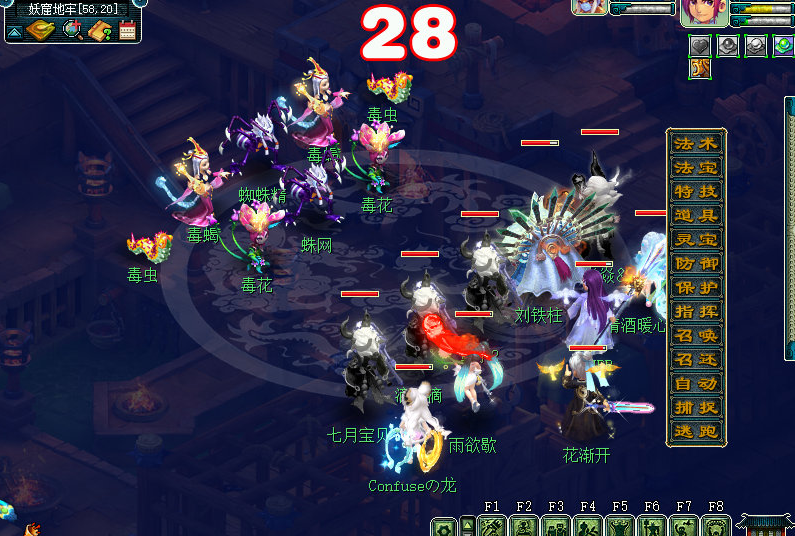Activate 自动 (Auto) battle mode
The image size is (795, 536).
696,383
